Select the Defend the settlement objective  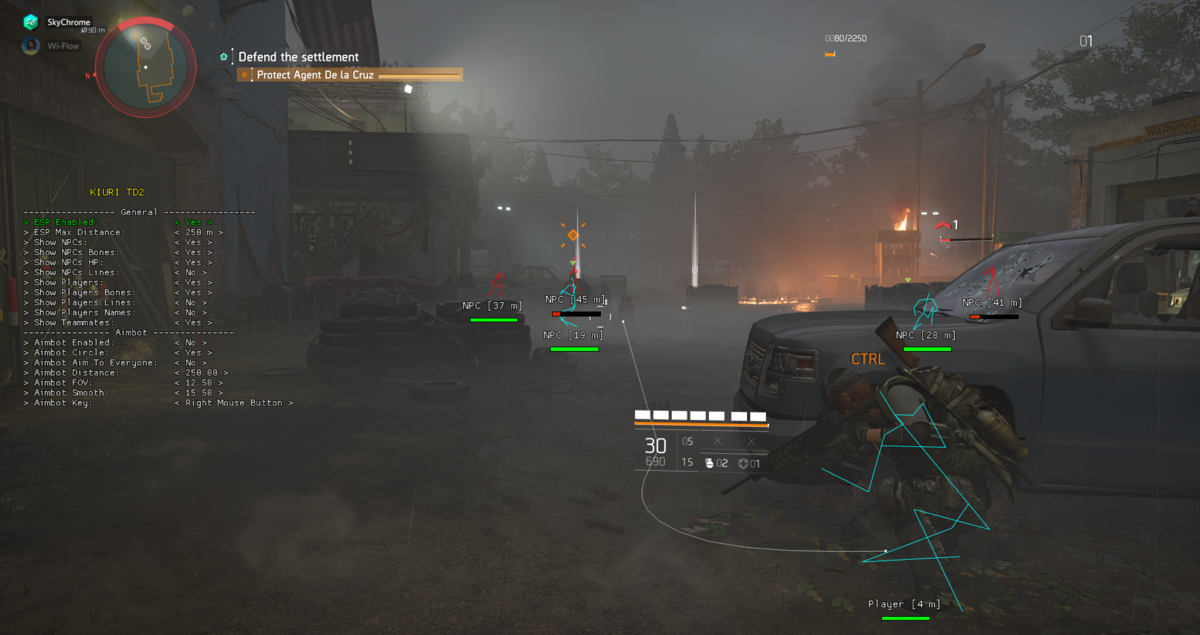click(x=298, y=57)
